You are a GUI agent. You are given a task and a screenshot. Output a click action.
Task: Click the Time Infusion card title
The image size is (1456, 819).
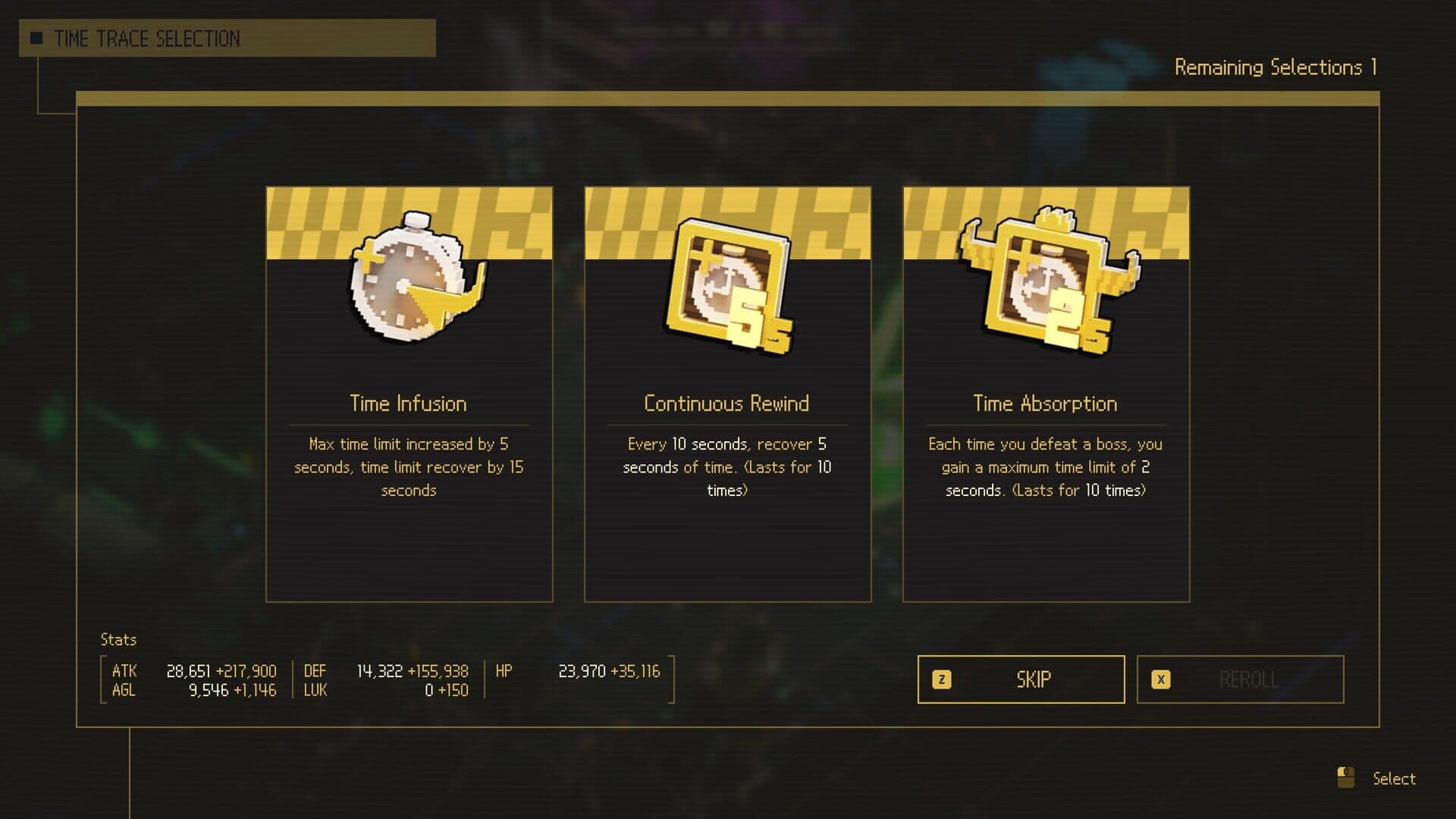(408, 404)
